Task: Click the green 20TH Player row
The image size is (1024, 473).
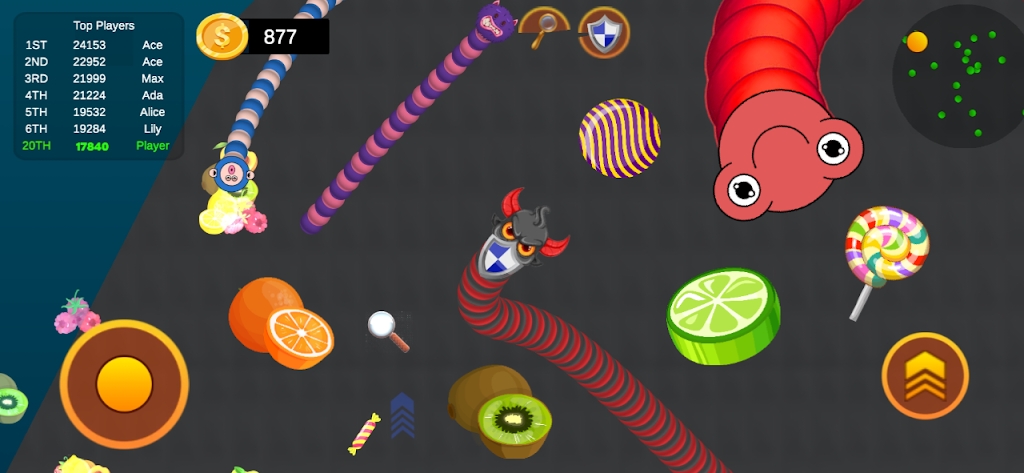Action: pyautogui.click(x=97, y=146)
